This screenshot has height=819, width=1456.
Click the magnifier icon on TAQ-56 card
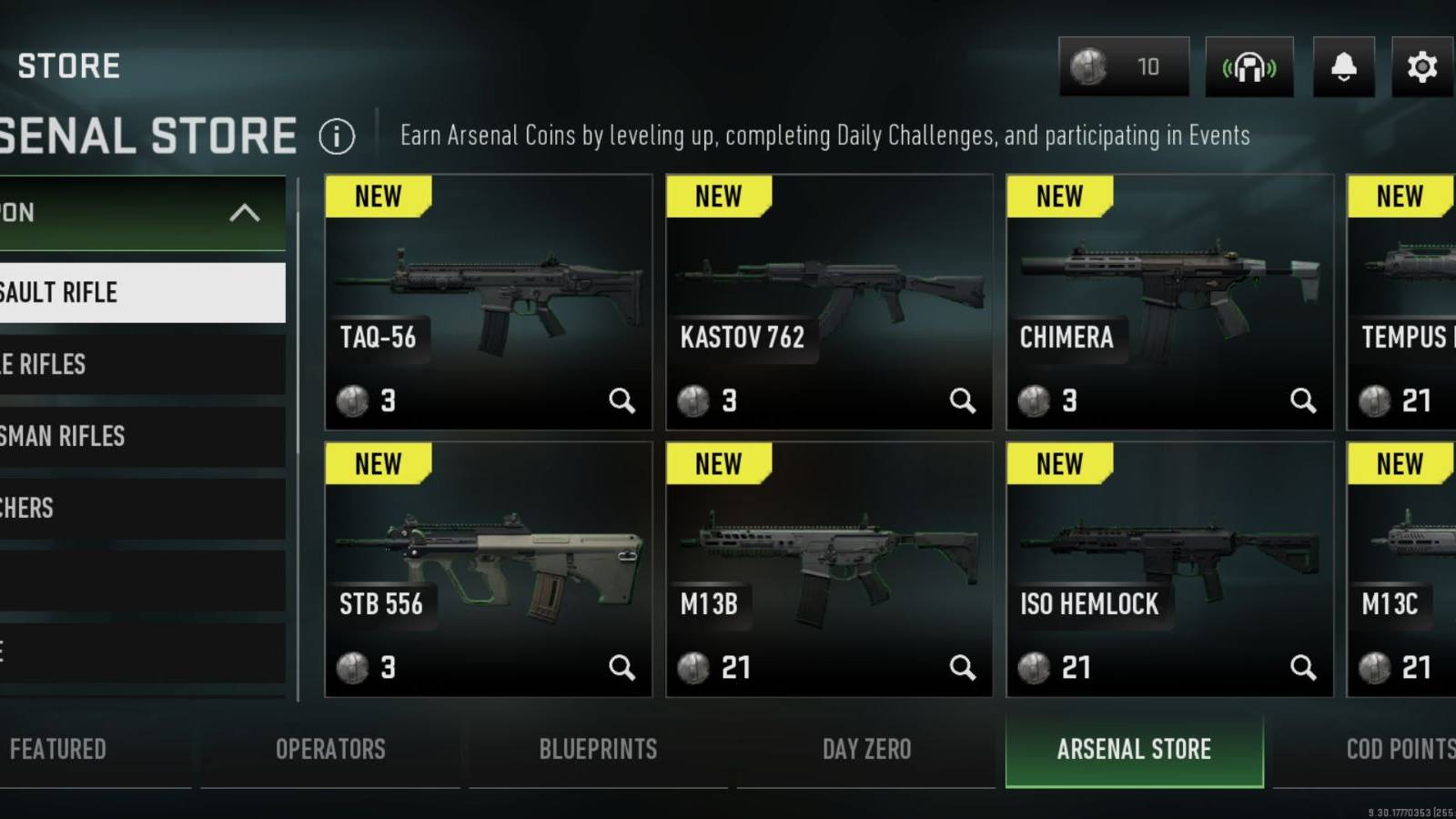coord(623,400)
